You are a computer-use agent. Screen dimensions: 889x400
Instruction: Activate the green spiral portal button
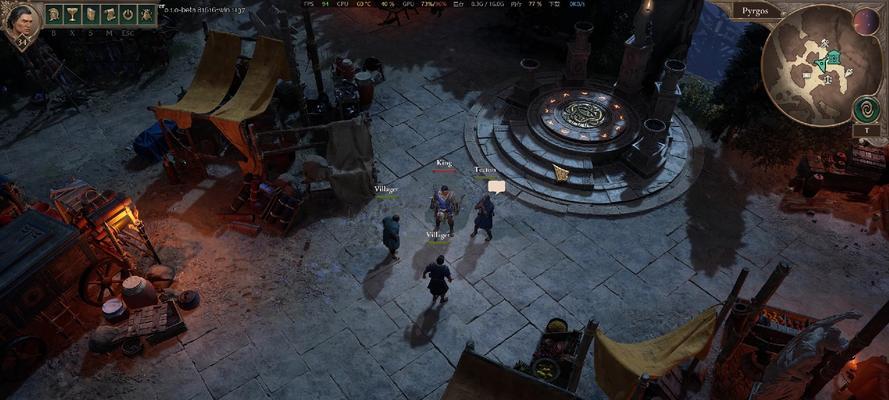(x=866, y=108)
